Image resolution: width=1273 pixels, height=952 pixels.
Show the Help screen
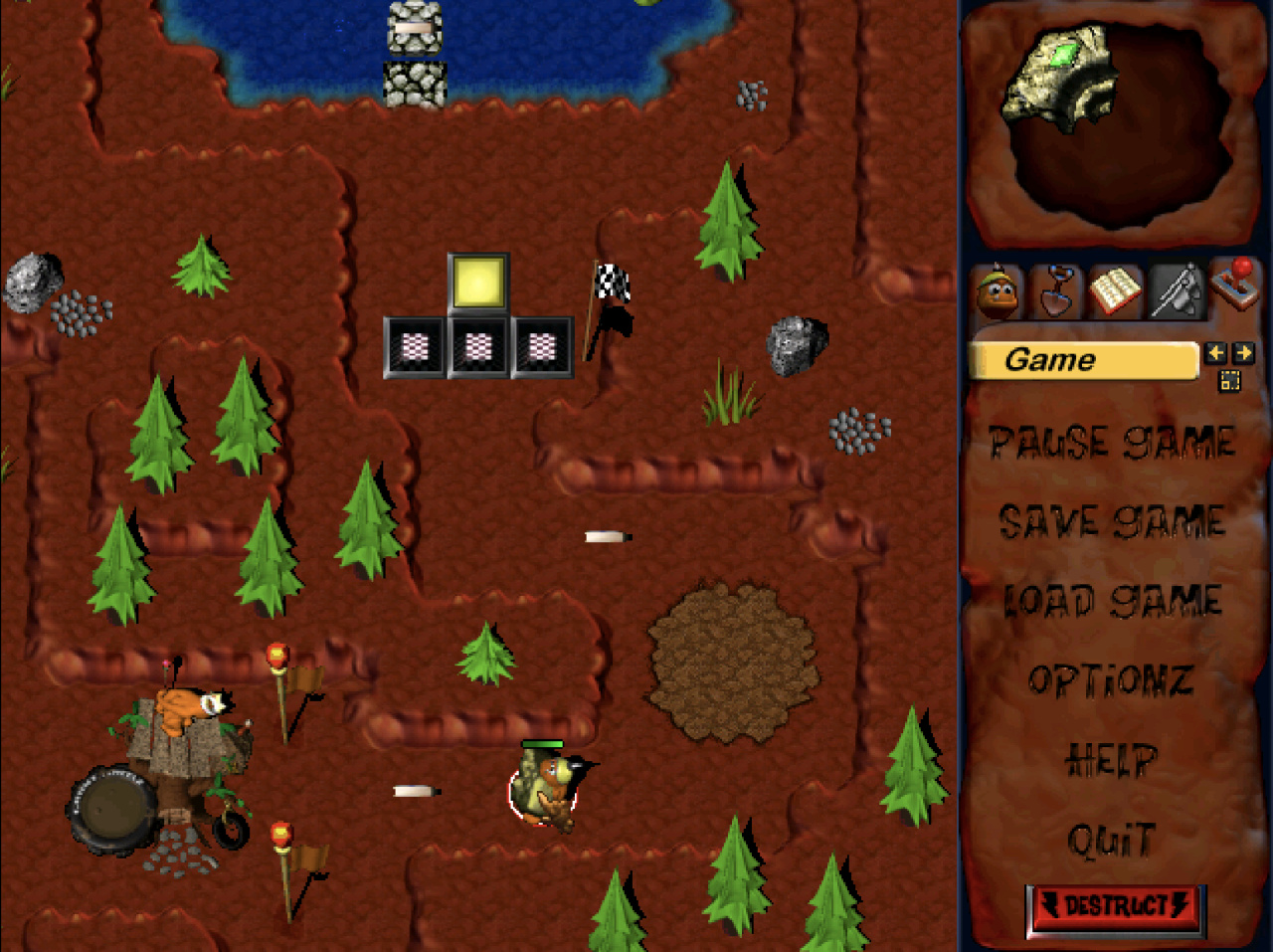1111,761
